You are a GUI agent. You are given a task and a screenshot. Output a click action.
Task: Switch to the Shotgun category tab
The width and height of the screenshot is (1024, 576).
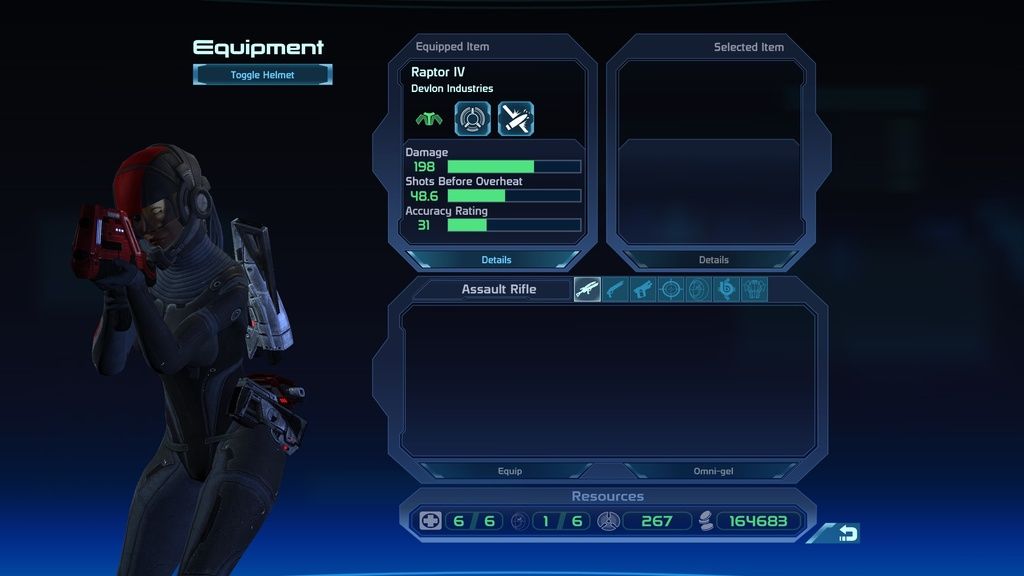(616, 290)
